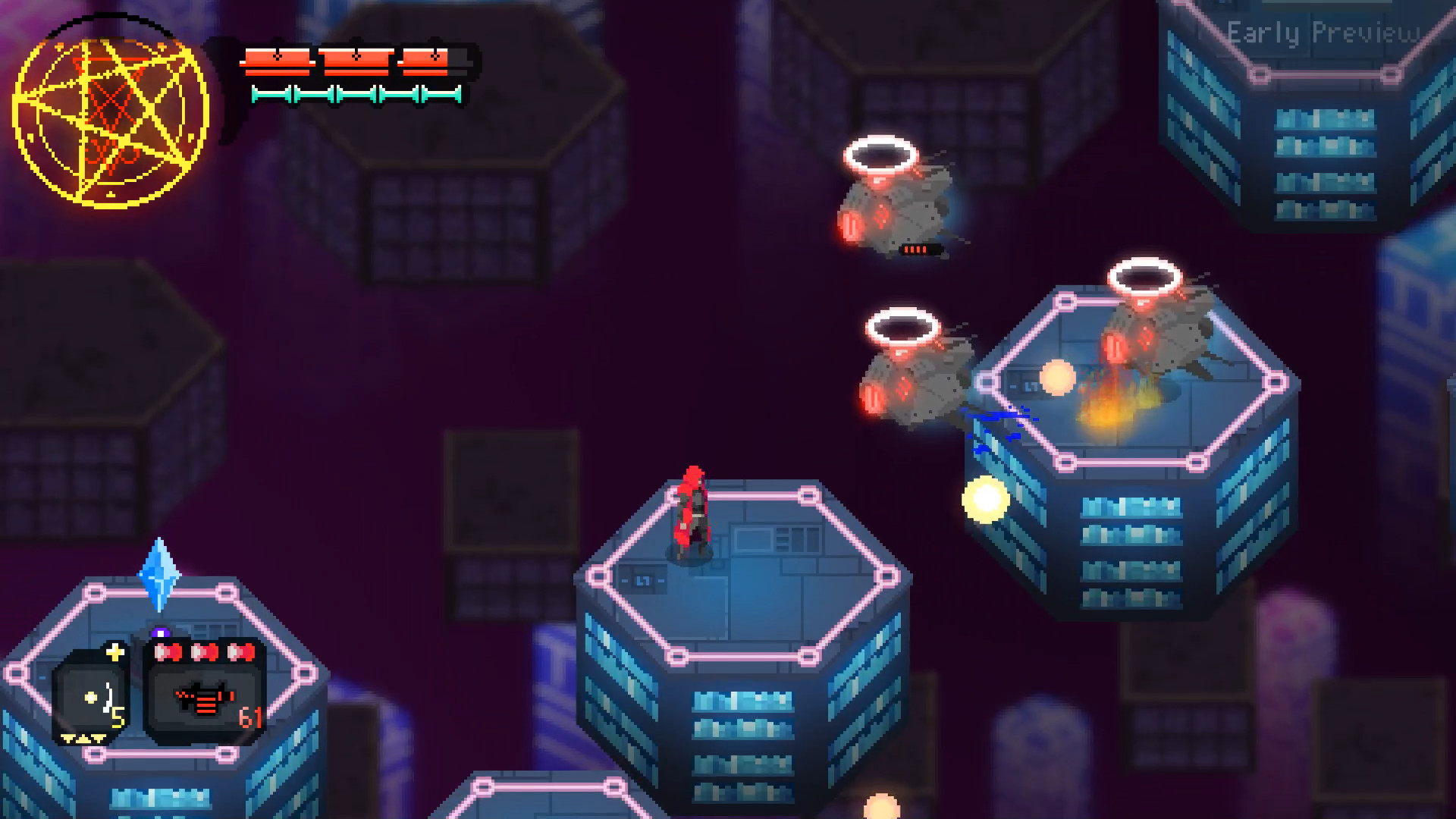Click the right down-arrow triangle below the grenade counter
This screenshot has width=1456, height=819.
coord(97,739)
